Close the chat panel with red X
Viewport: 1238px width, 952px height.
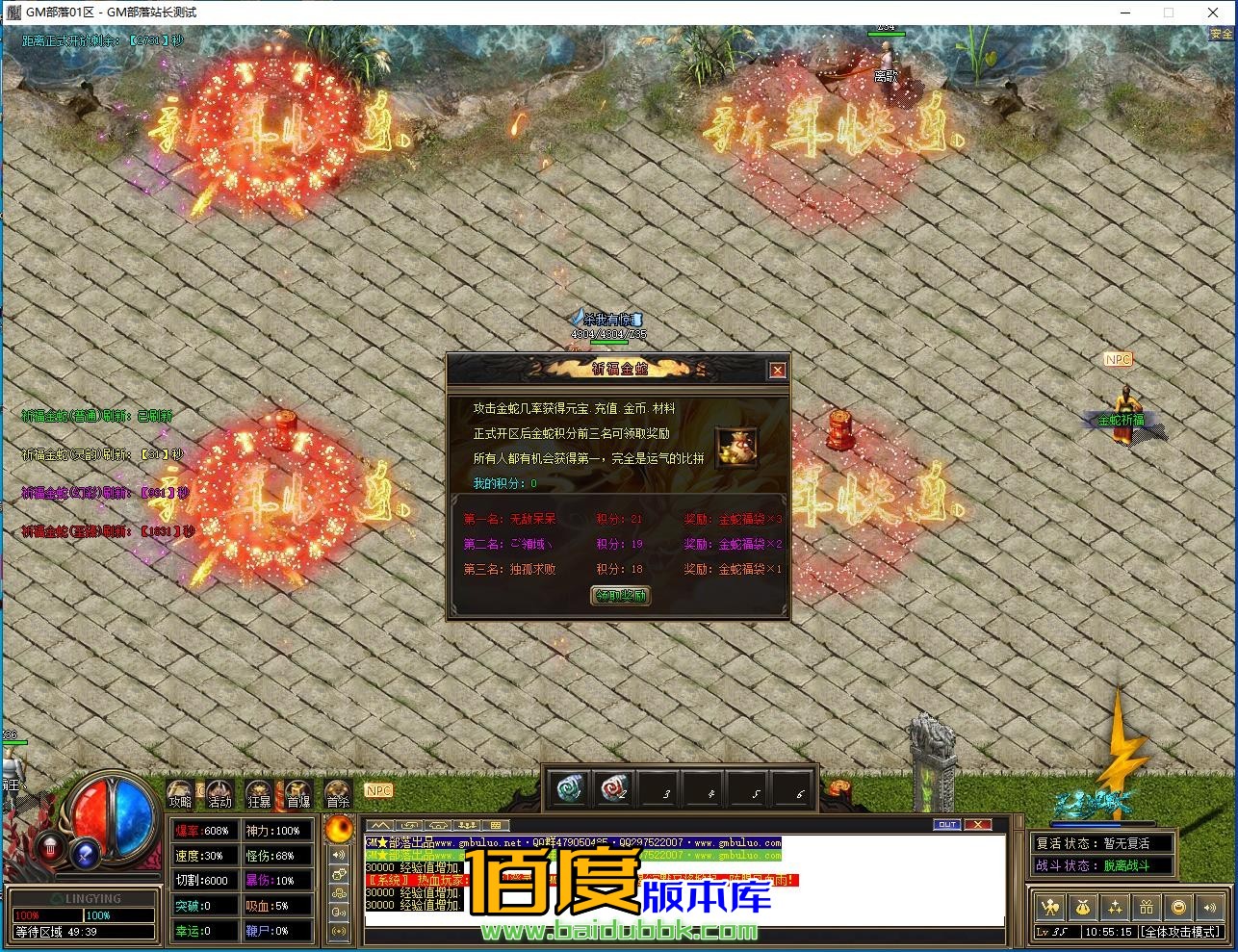977,825
